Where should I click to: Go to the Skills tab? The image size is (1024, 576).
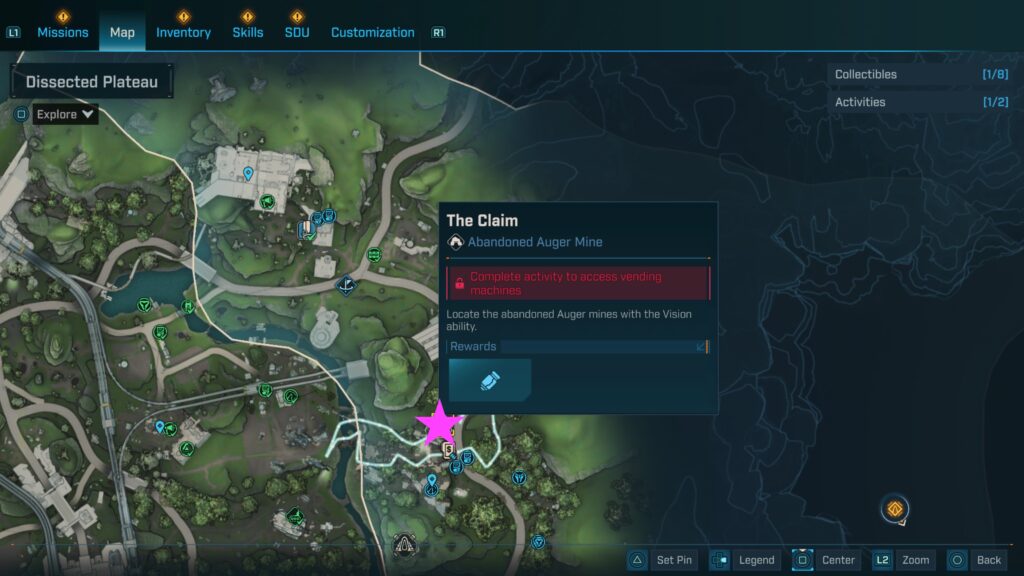point(247,32)
